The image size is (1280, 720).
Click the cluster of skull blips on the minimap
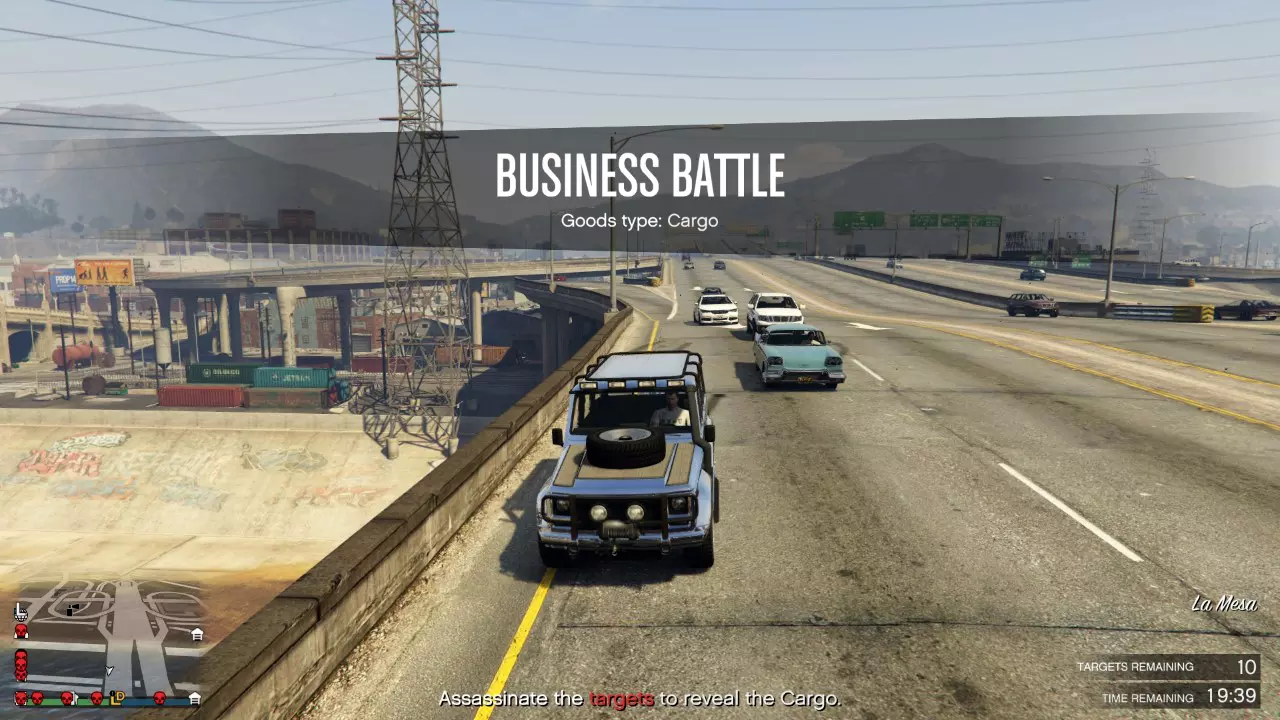click(20, 664)
